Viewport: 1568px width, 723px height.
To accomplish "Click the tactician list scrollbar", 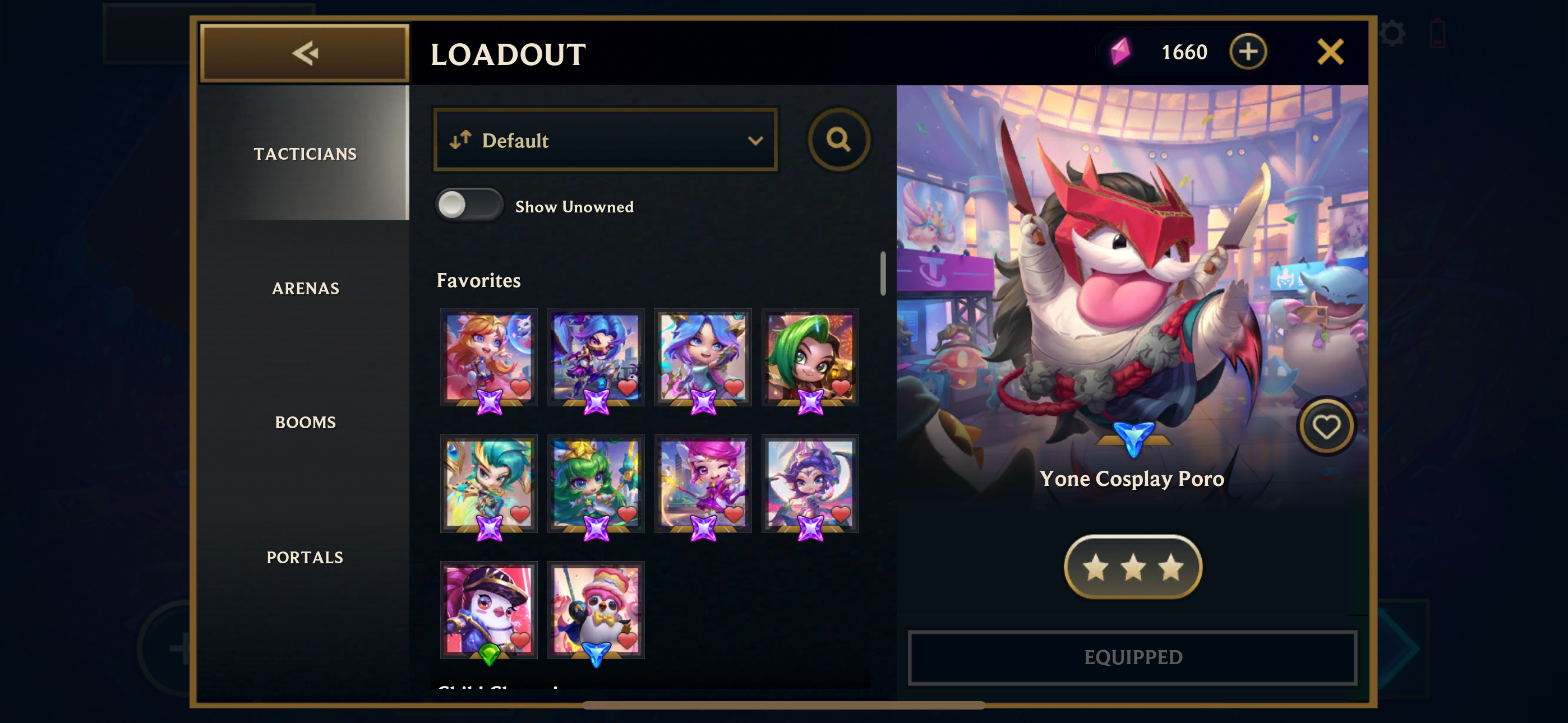I will pyautogui.click(x=883, y=274).
